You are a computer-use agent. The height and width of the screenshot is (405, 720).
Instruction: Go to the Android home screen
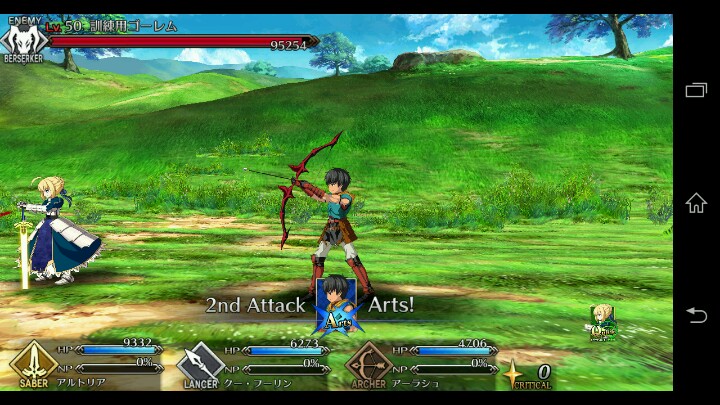click(696, 203)
